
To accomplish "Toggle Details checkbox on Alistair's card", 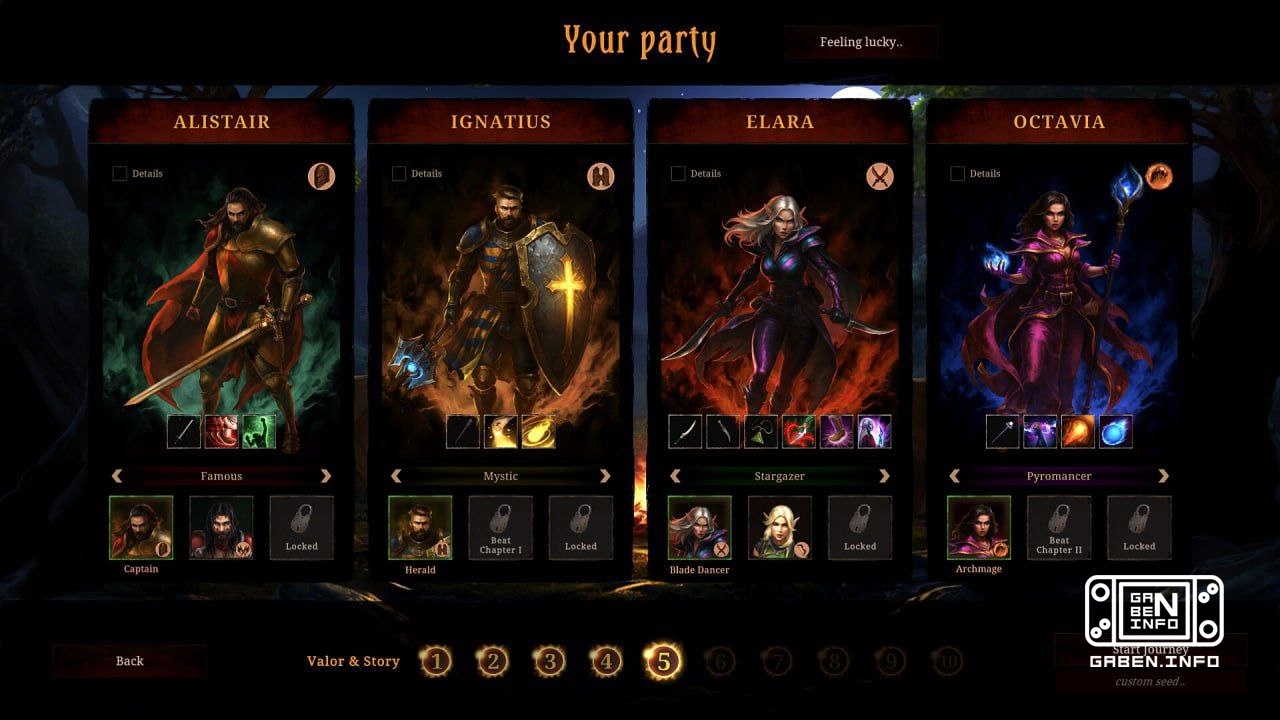I will pos(118,173).
